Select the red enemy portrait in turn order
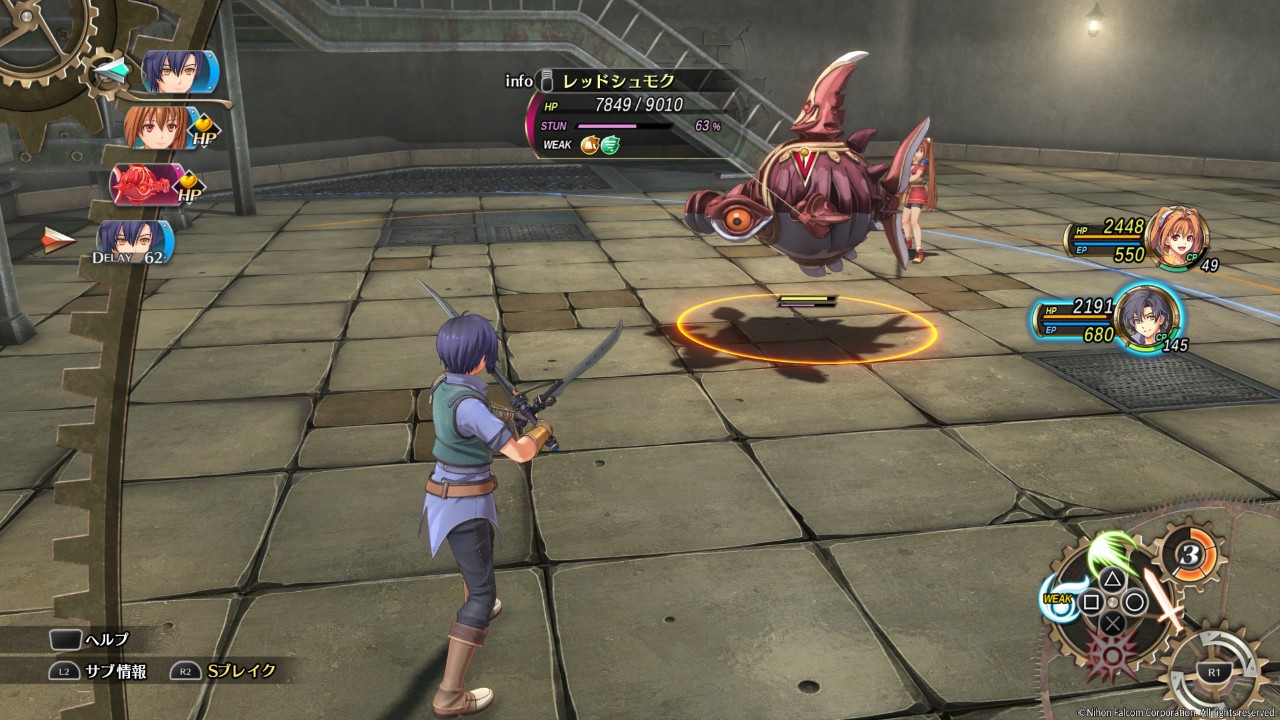 [x=148, y=184]
